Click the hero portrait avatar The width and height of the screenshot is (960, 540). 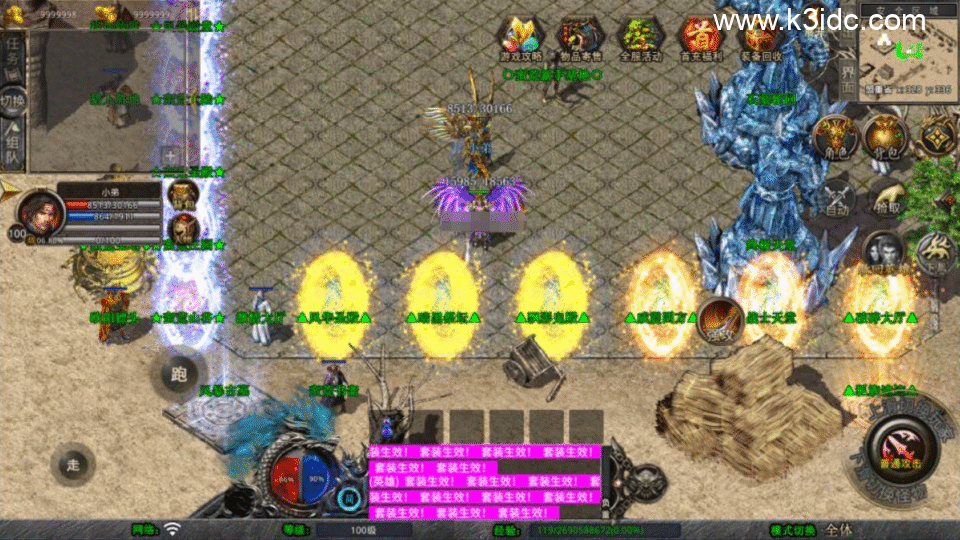(x=38, y=211)
